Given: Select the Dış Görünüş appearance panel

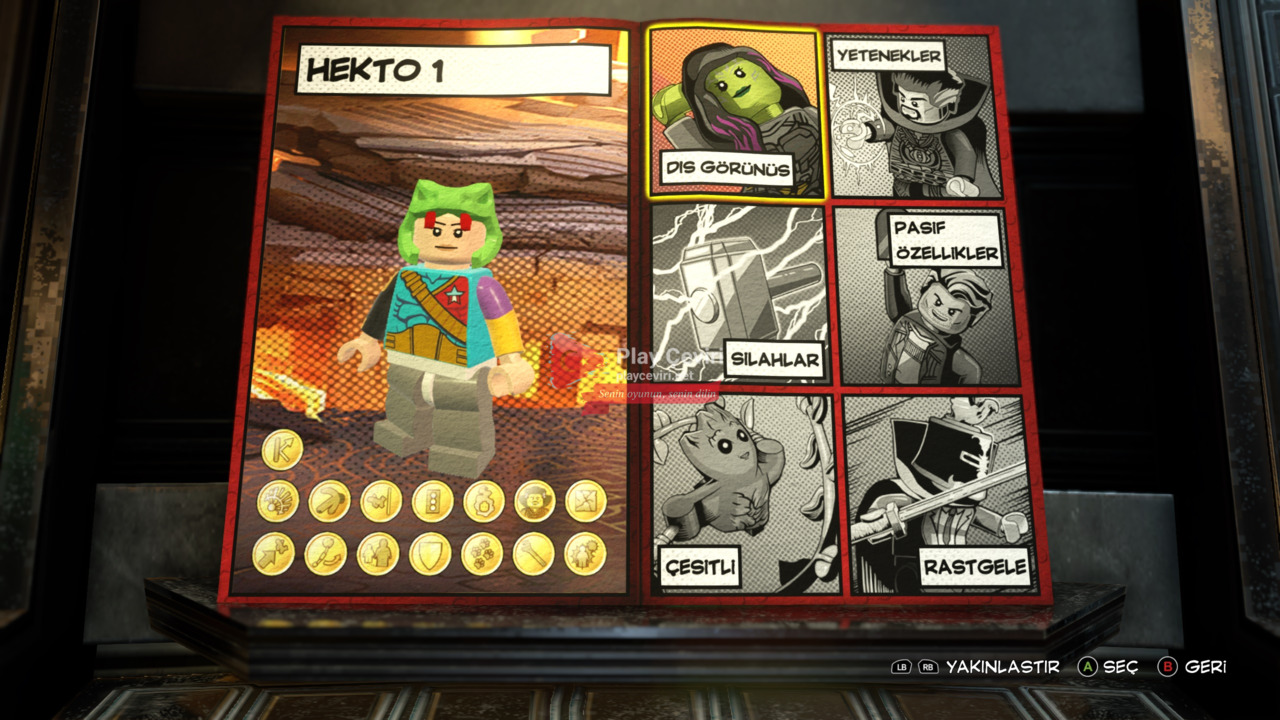Looking at the screenshot, I should click(738, 112).
